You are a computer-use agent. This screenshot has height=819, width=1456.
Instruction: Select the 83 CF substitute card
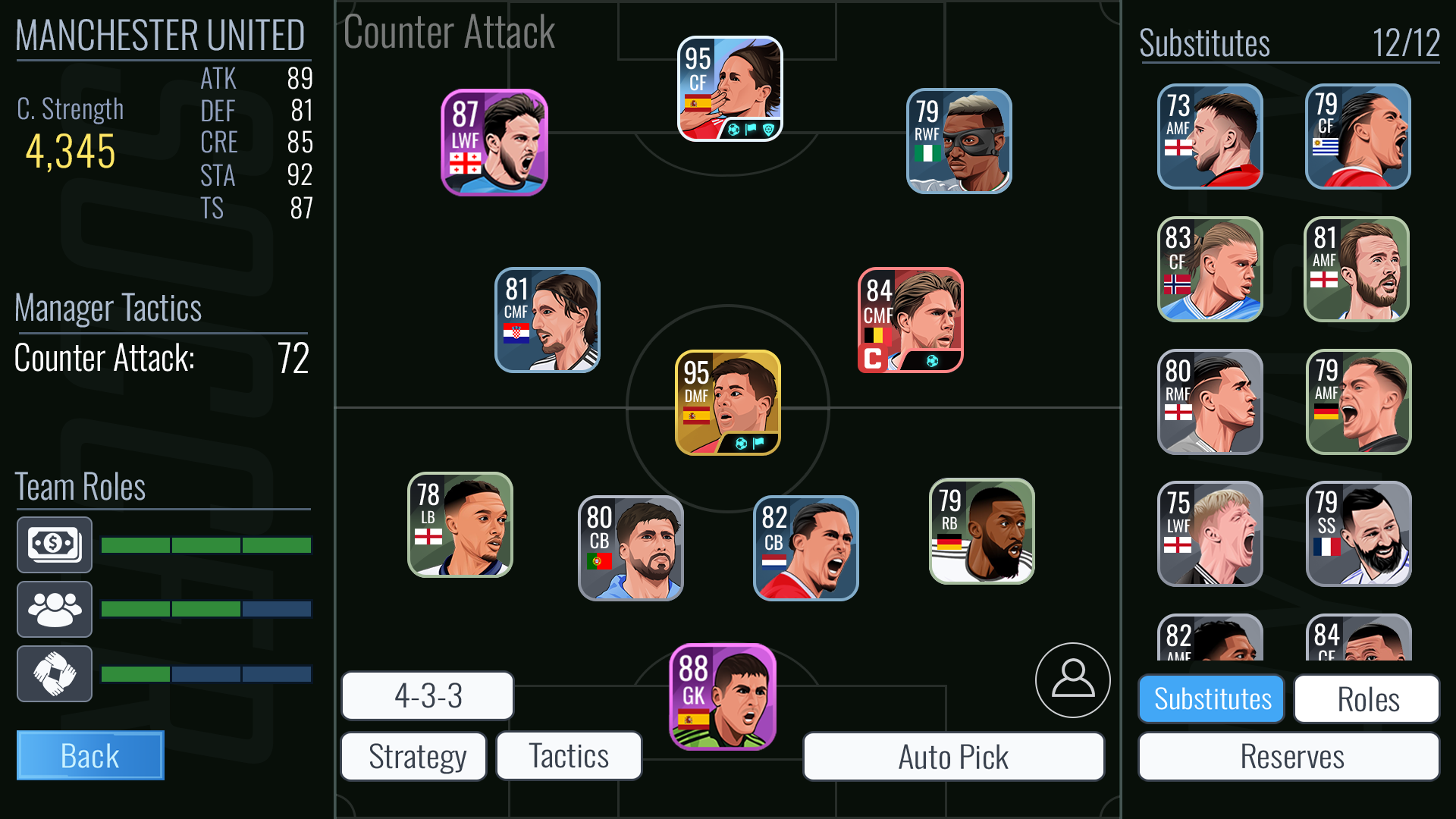tap(1210, 269)
